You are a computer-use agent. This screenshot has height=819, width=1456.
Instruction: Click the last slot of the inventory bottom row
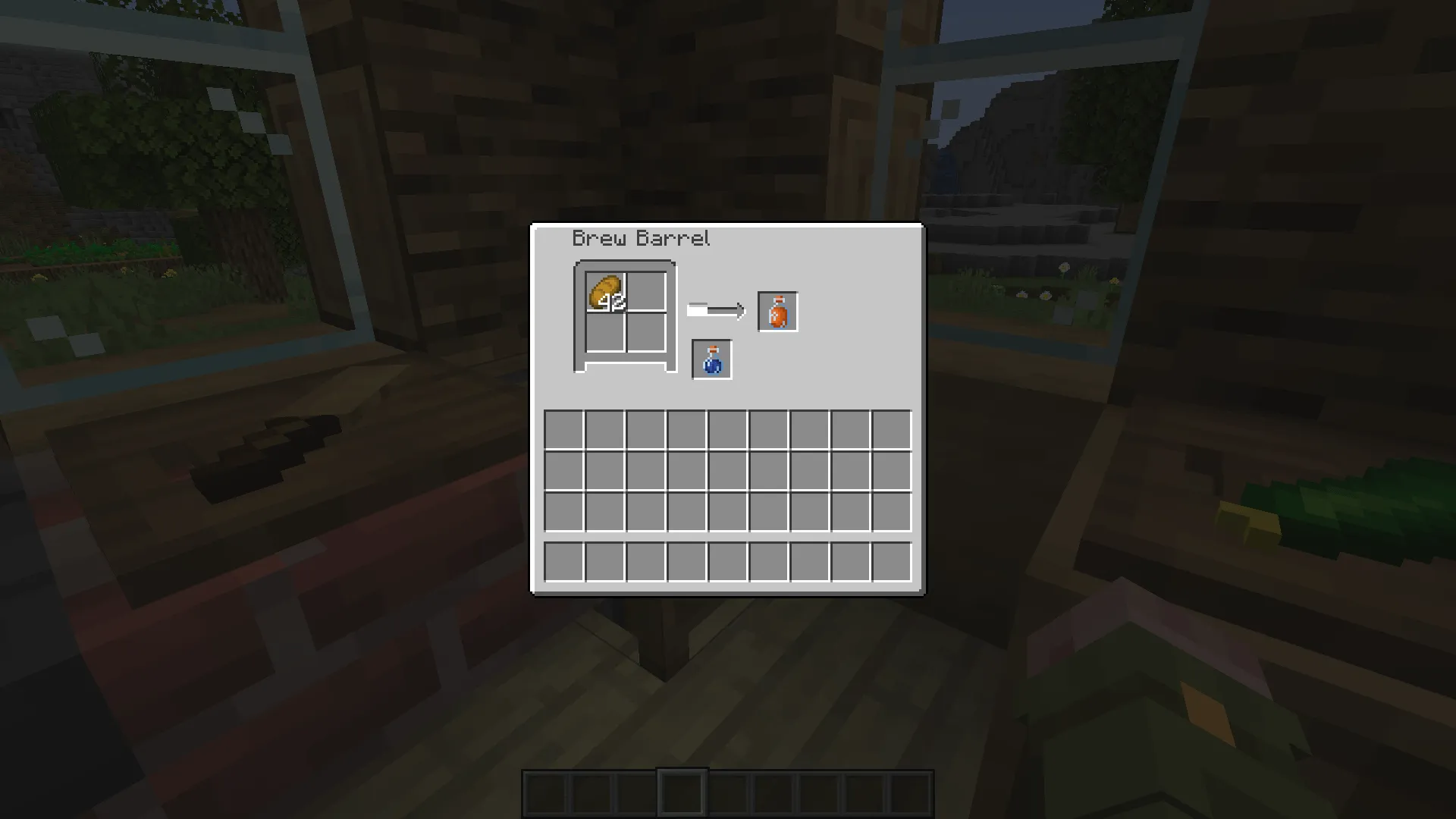pyautogui.click(x=890, y=561)
